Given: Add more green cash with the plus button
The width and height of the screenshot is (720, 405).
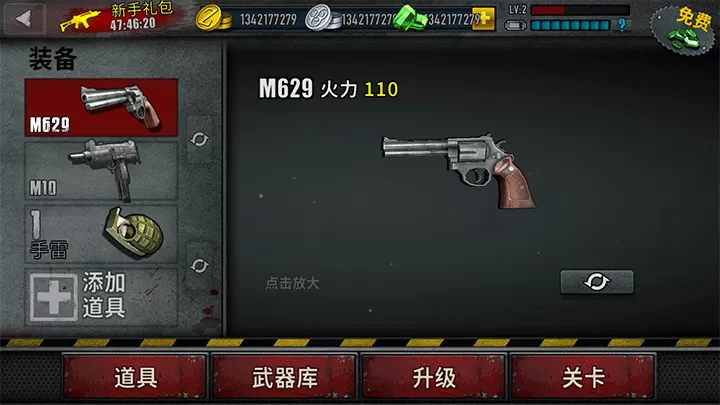Looking at the screenshot, I should (484, 18).
